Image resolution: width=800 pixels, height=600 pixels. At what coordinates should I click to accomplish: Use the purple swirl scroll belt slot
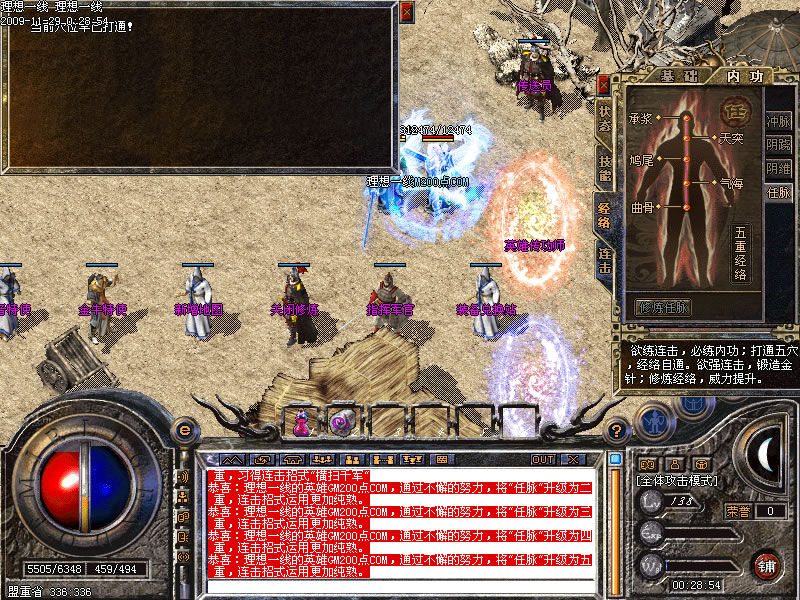point(341,422)
